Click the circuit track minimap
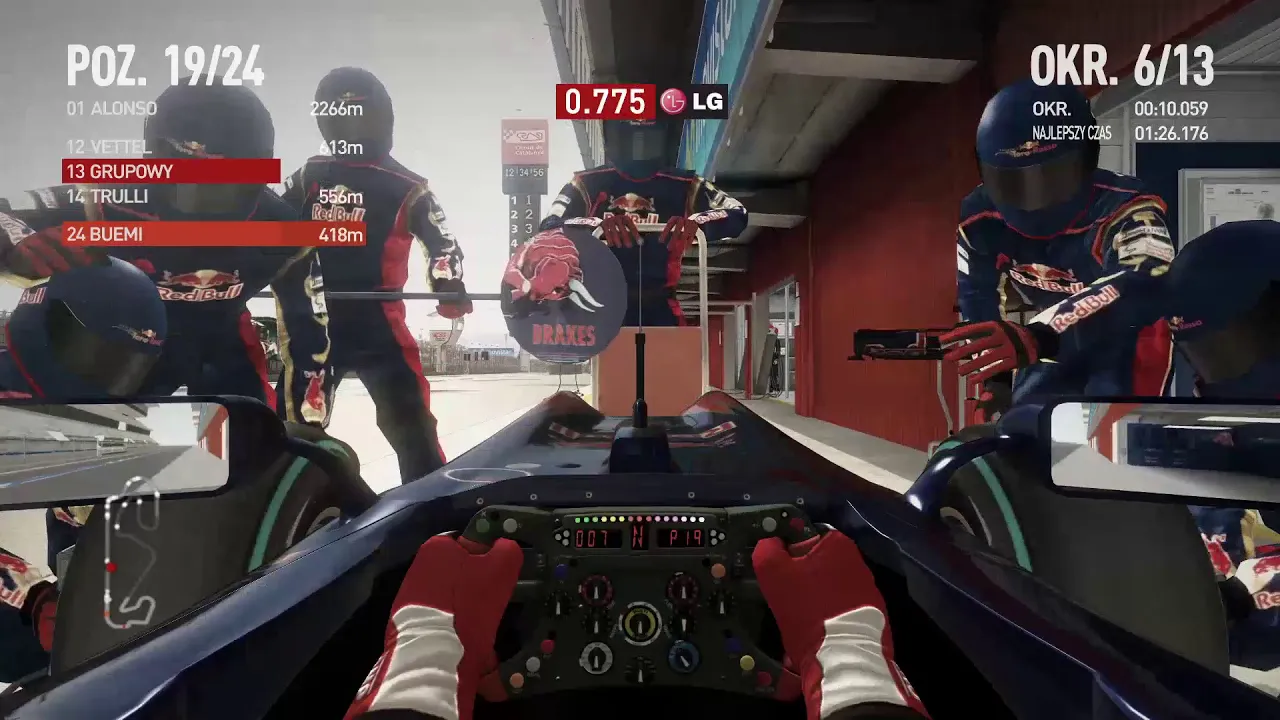The height and width of the screenshot is (720, 1280). [131, 553]
